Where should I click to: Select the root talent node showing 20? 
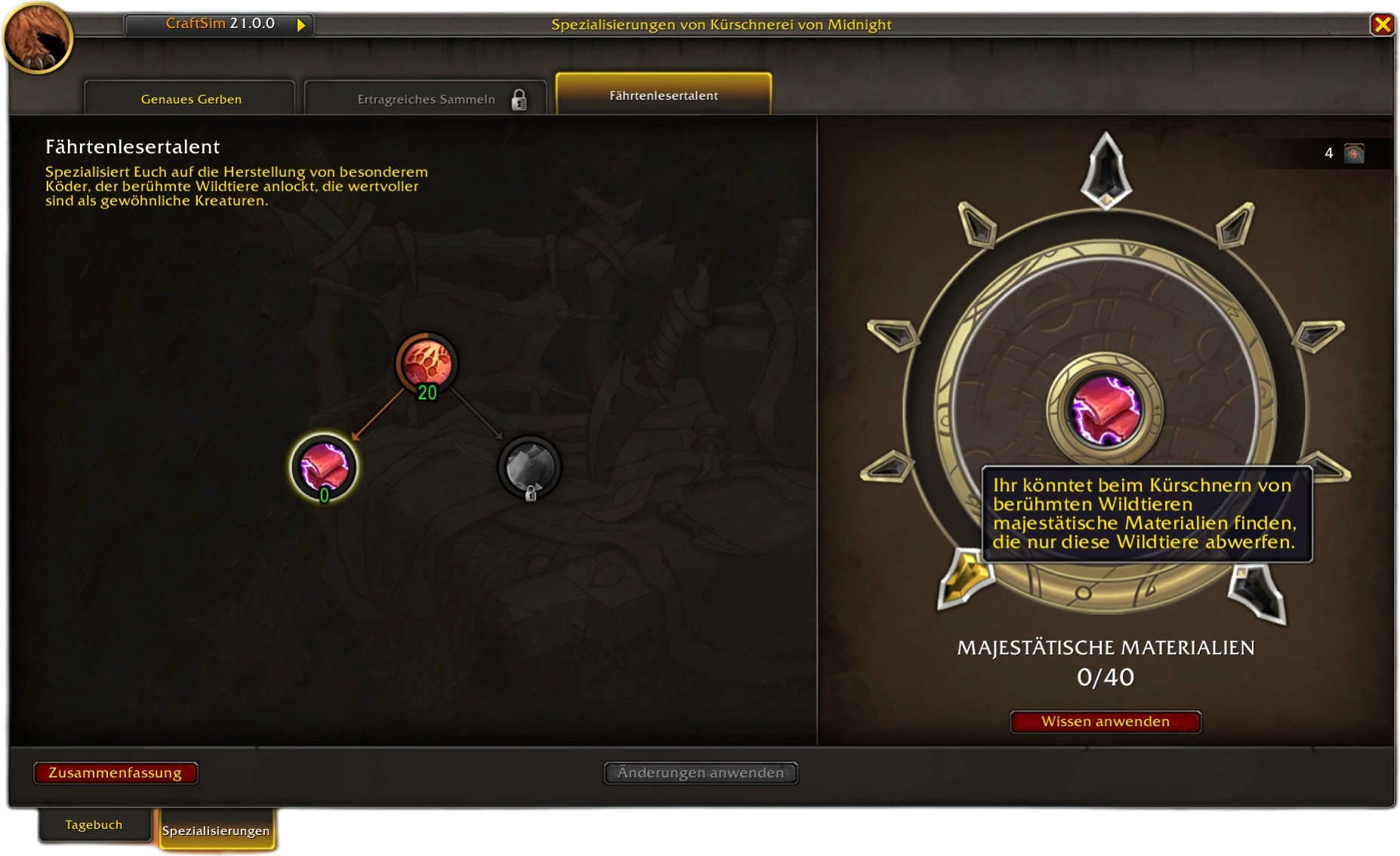pyautogui.click(x=427, y=363)
